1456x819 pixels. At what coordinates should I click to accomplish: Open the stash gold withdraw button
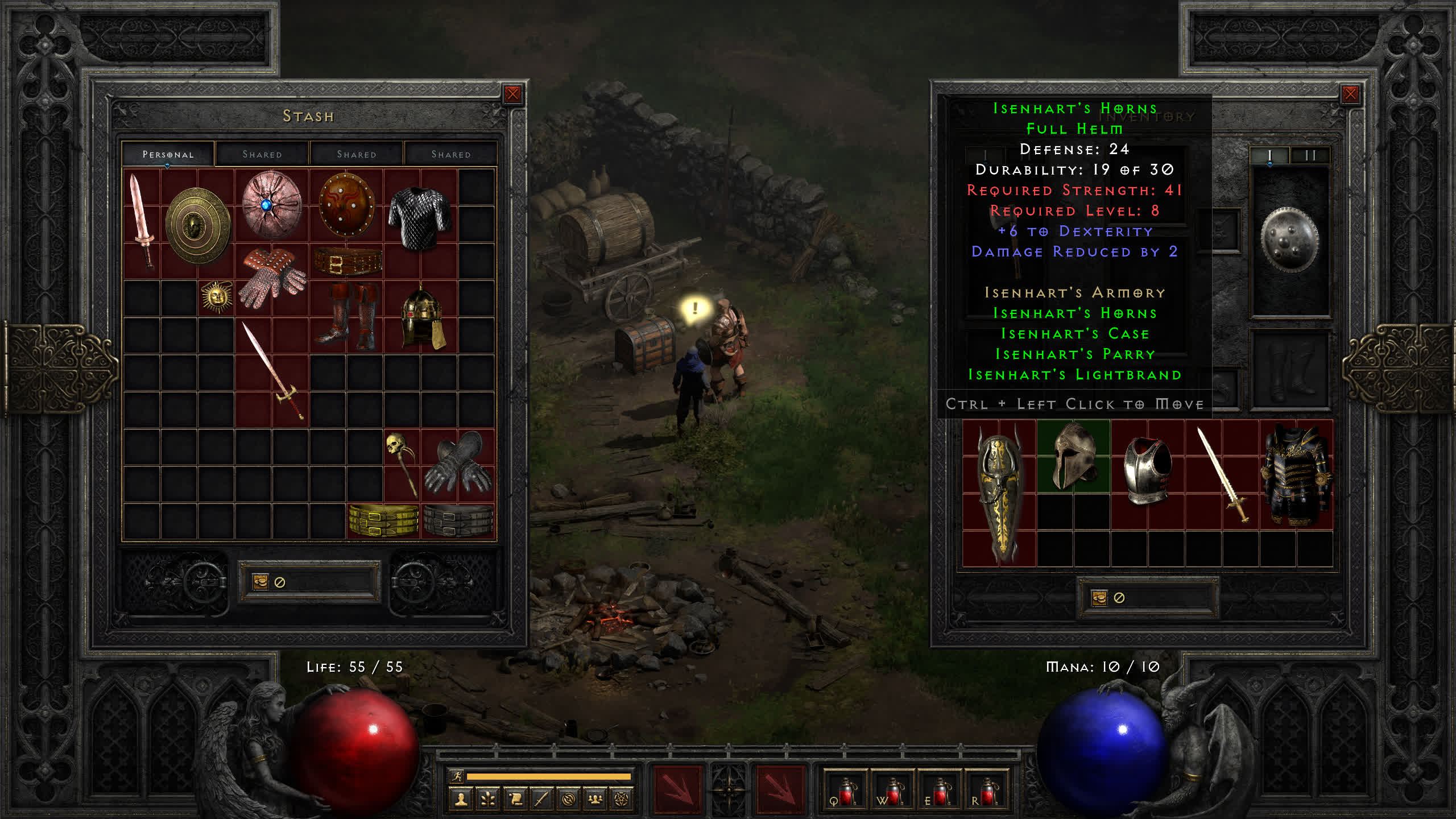coord(260,581)
